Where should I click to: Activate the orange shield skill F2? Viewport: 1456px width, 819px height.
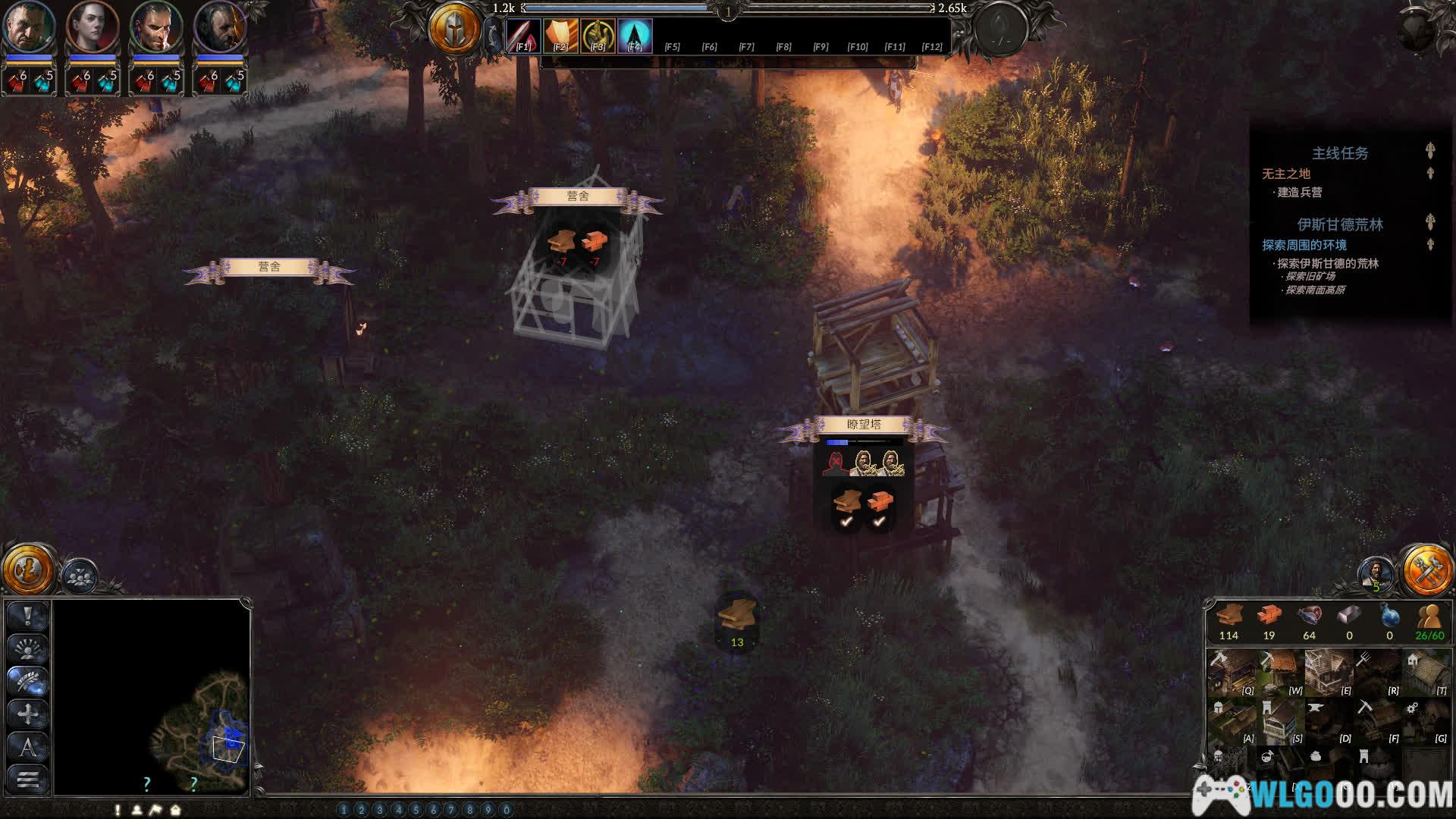click(560, 36)
